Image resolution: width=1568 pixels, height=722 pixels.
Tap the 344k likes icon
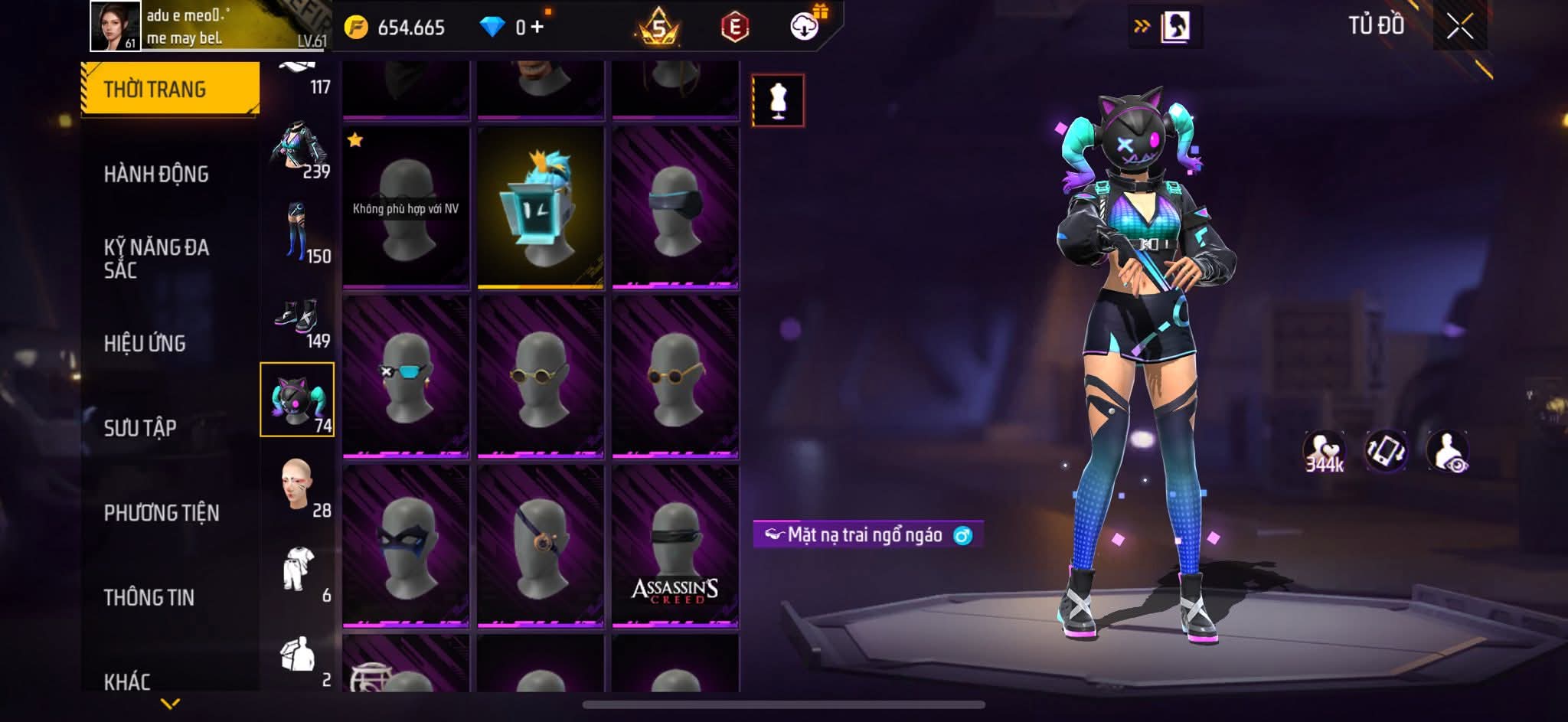click(x=1324, y=452)
